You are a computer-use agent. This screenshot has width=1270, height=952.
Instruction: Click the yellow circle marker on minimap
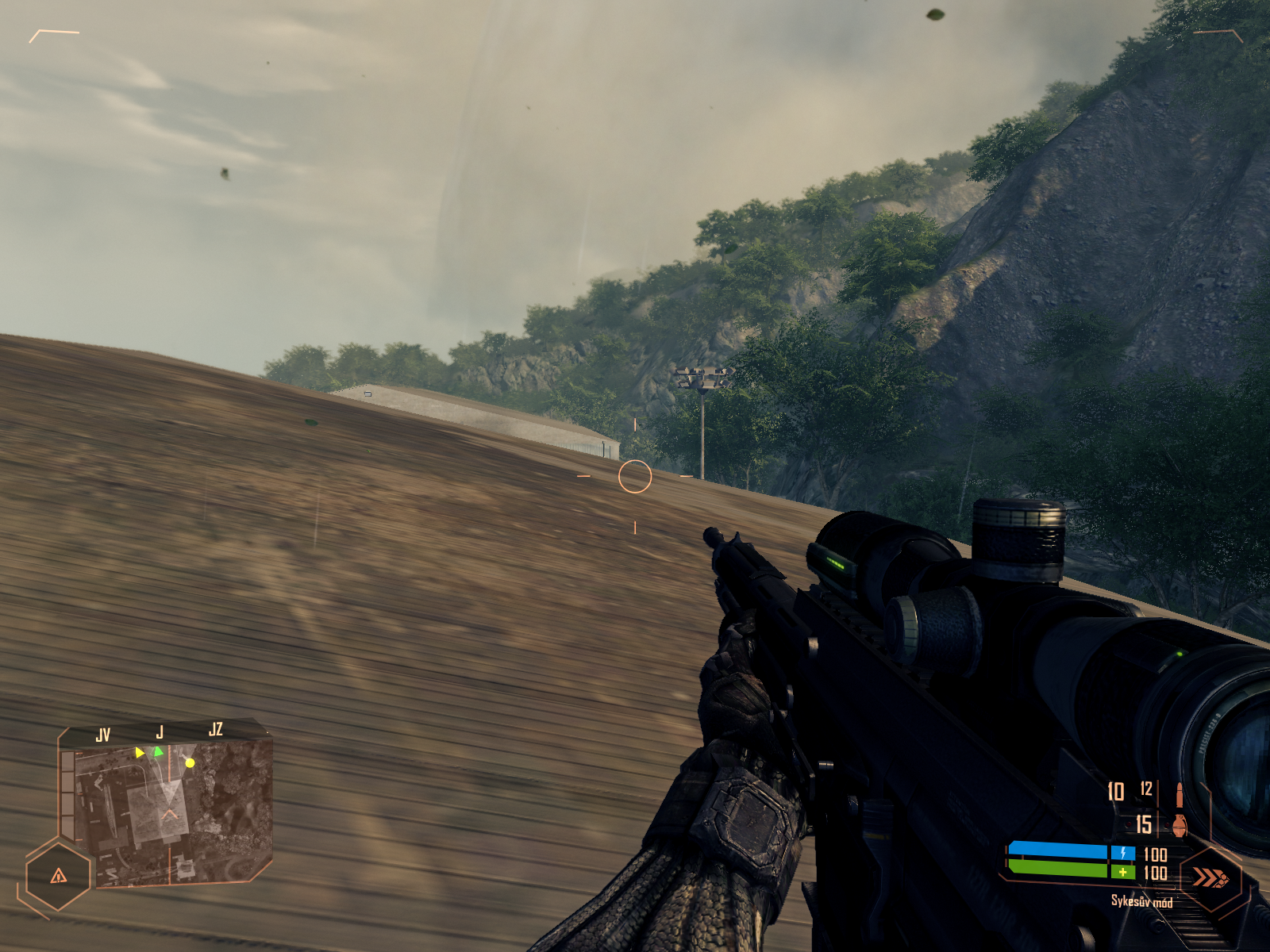[190, 763]
